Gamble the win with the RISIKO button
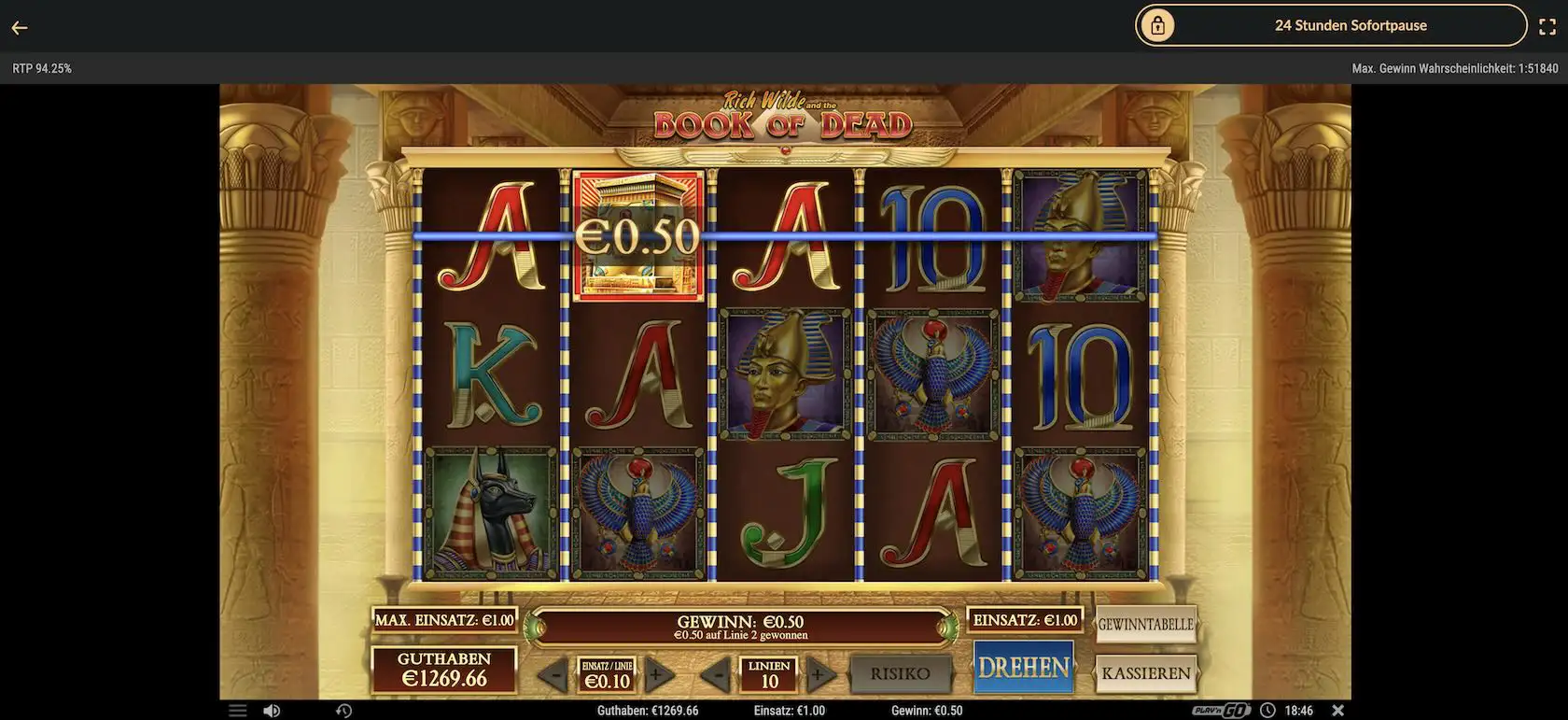 900,673
